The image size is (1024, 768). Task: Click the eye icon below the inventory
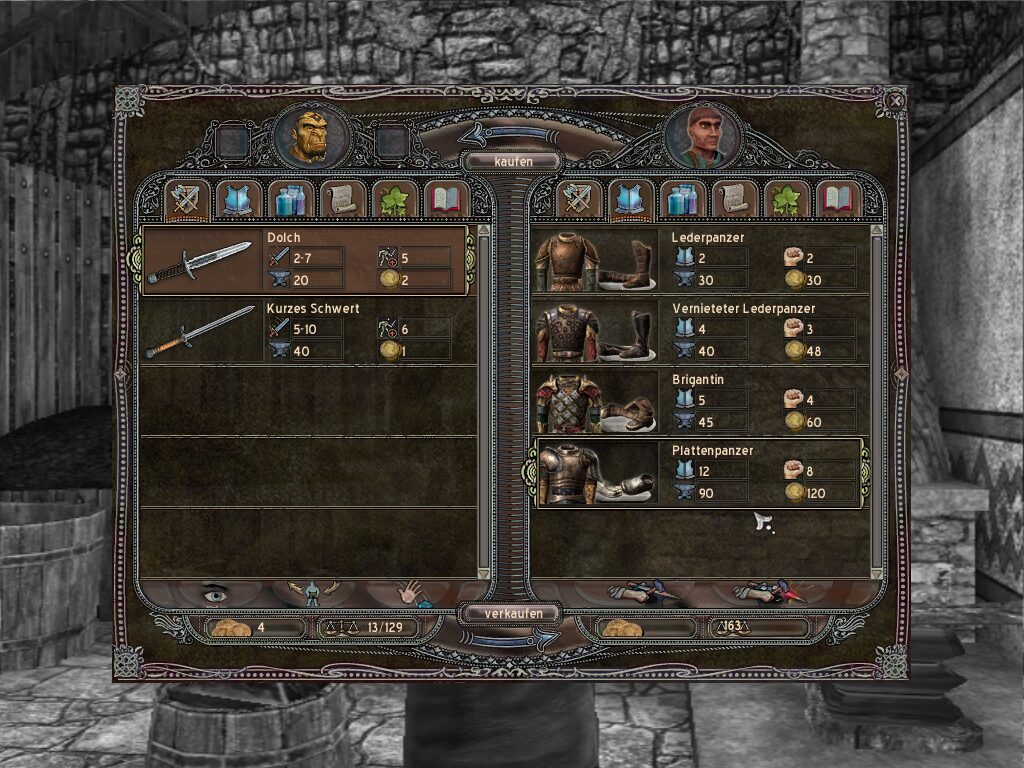(x=215, y=594)
